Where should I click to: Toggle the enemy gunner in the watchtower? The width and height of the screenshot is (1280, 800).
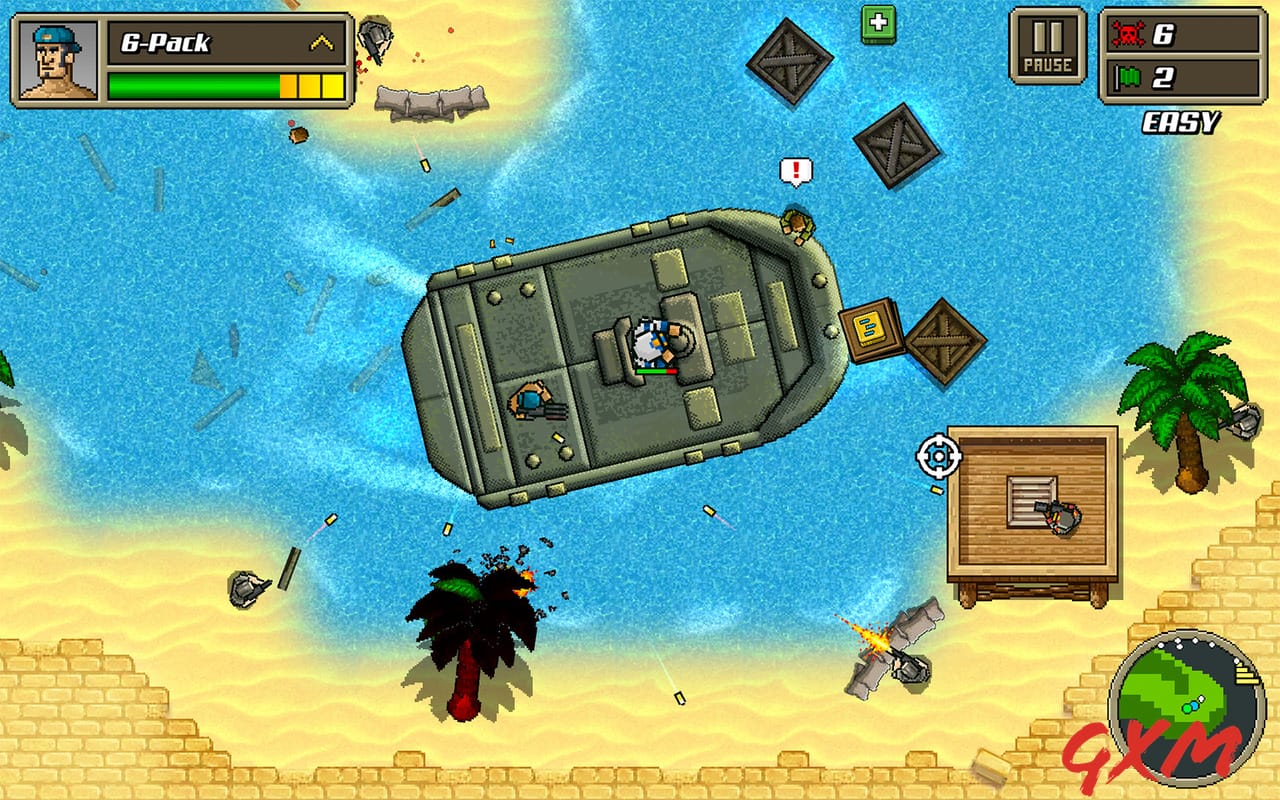(x=1063, y=515)
